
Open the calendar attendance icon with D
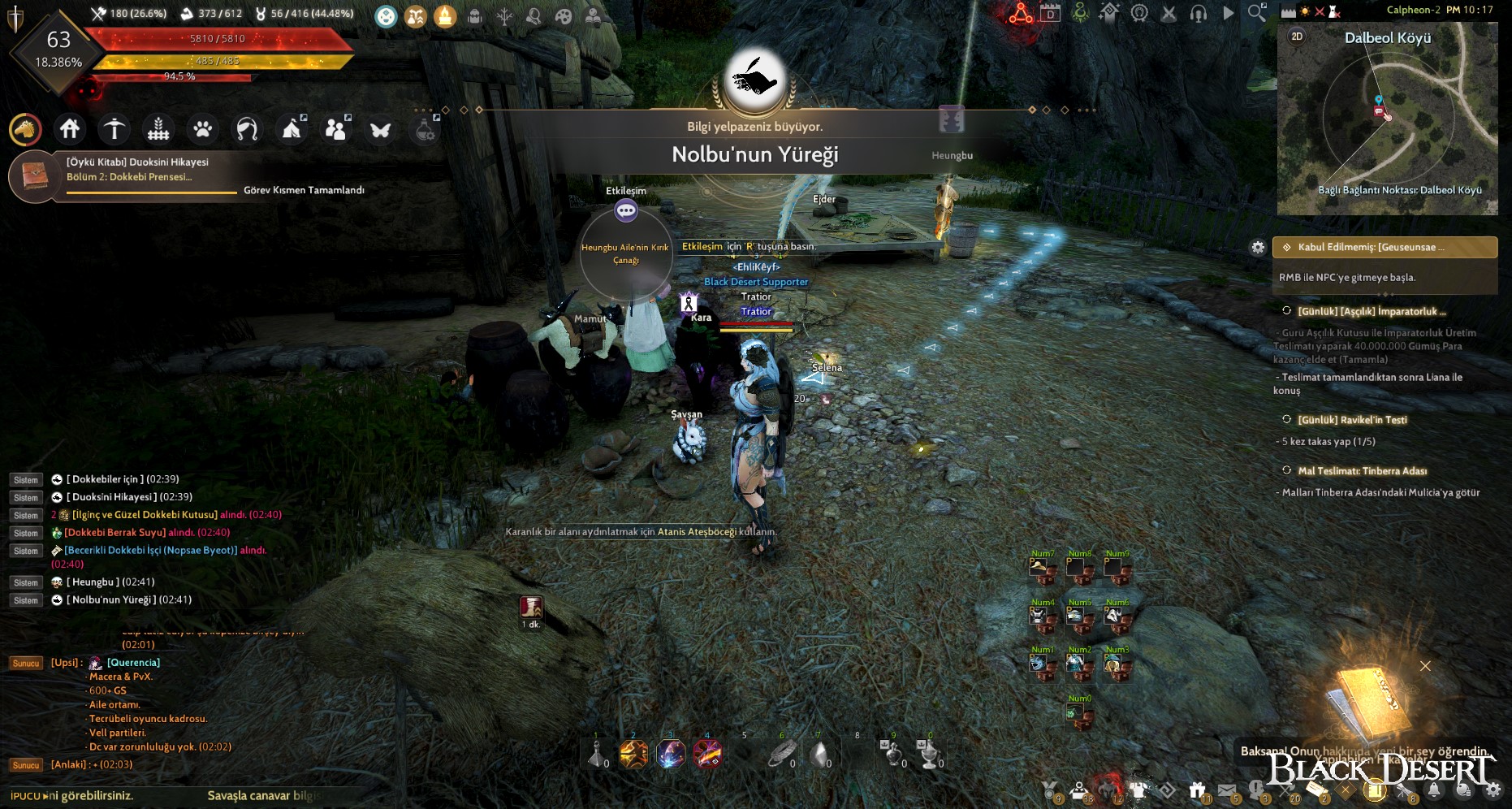click(x=1051, y=14)
